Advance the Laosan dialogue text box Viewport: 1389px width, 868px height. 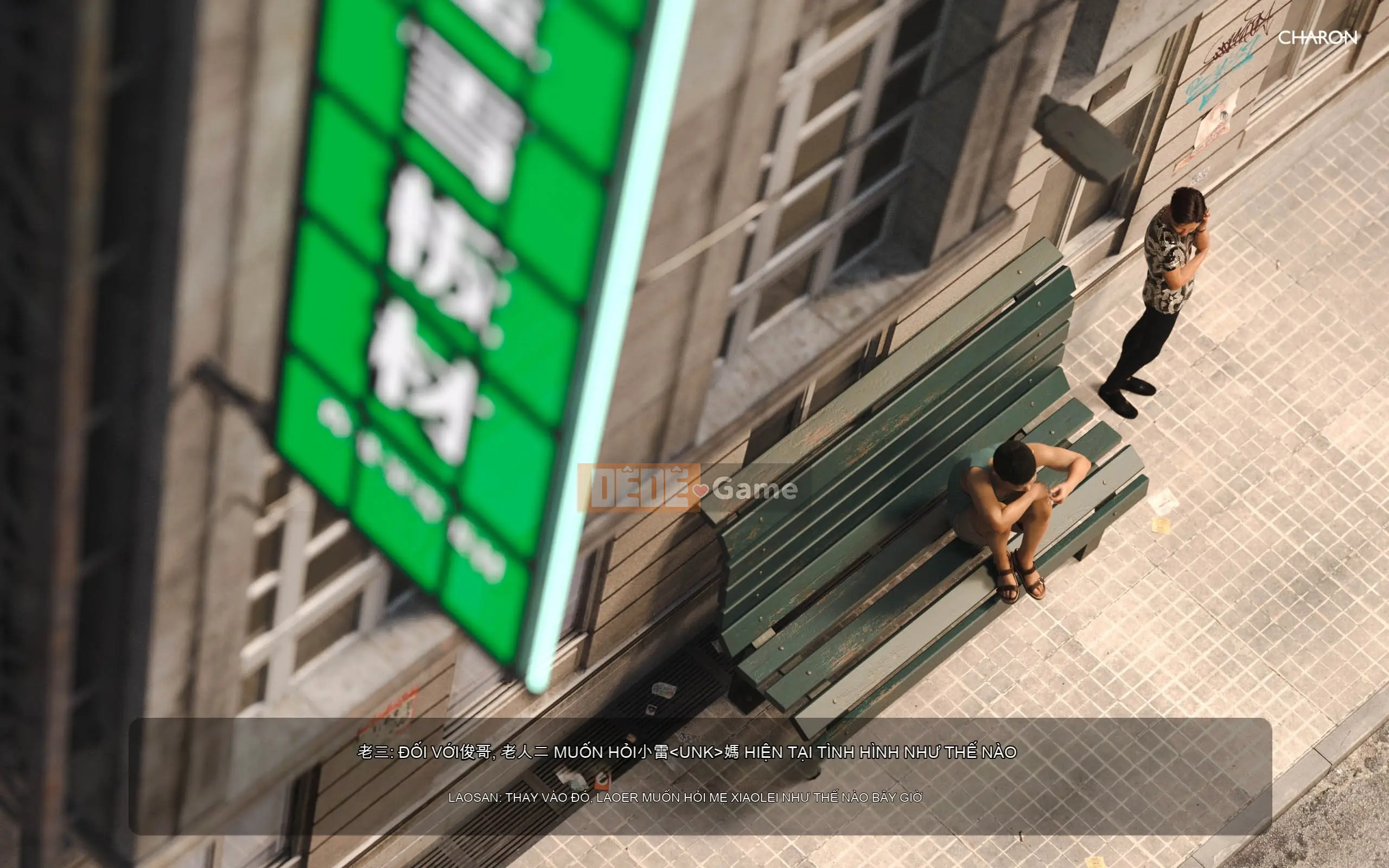pos(700,775)
